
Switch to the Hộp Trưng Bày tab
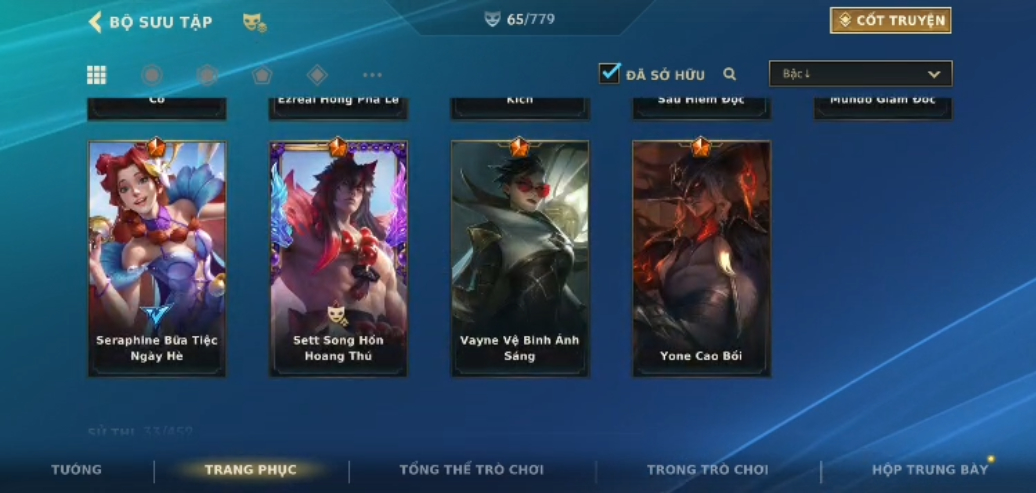[929, 470]
